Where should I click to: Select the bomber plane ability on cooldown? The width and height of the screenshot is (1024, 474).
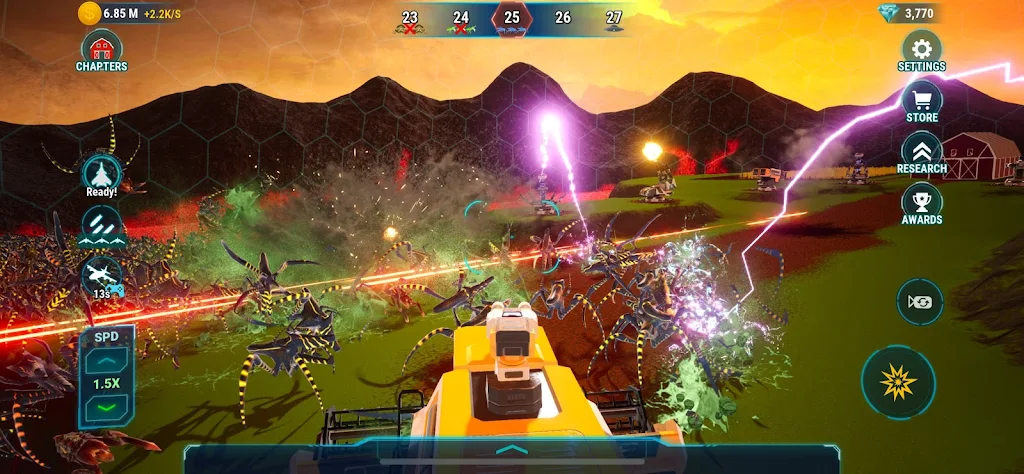click(102, 277)
